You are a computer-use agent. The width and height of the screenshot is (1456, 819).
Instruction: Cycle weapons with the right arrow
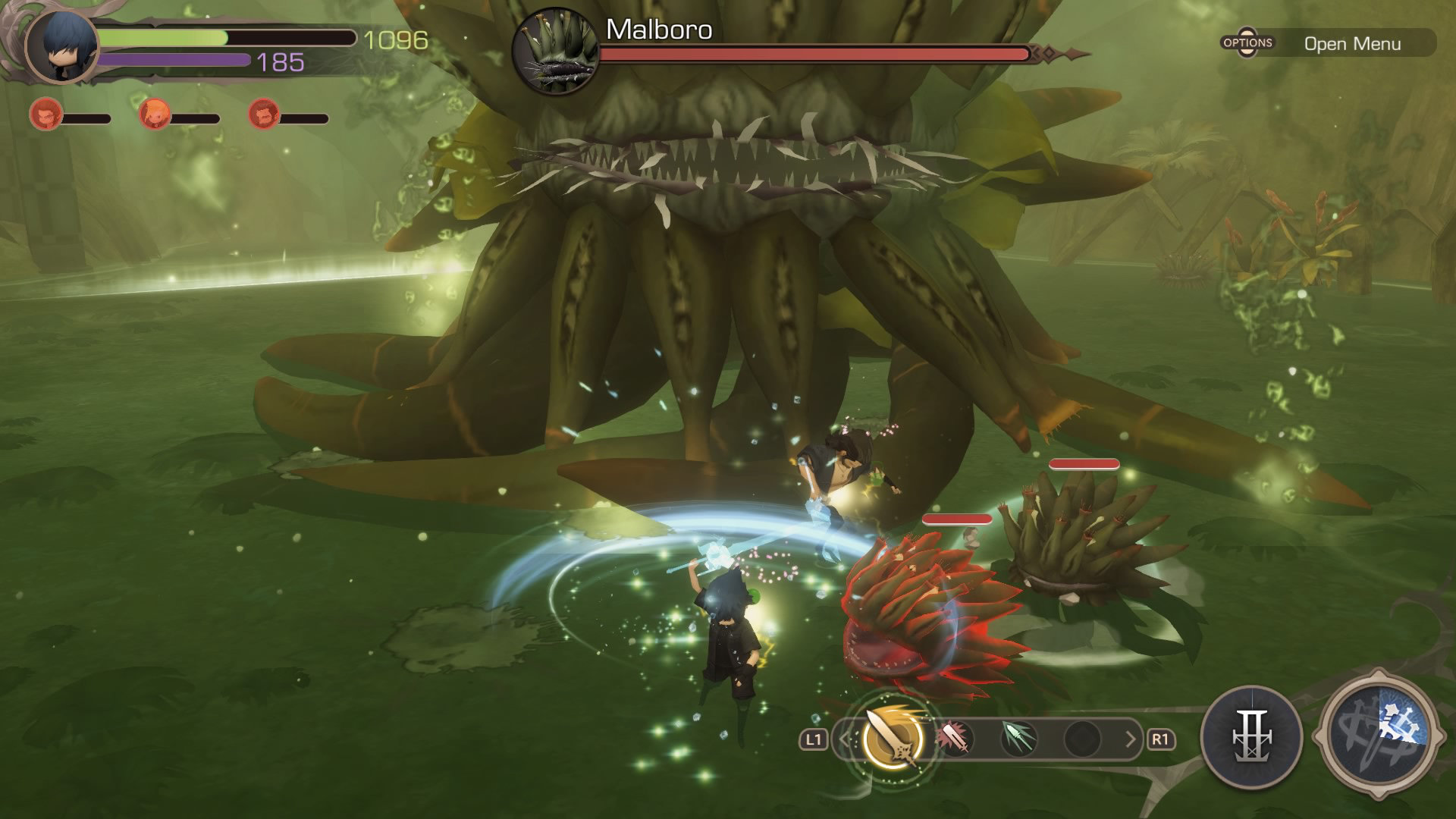click(1130, 739)
